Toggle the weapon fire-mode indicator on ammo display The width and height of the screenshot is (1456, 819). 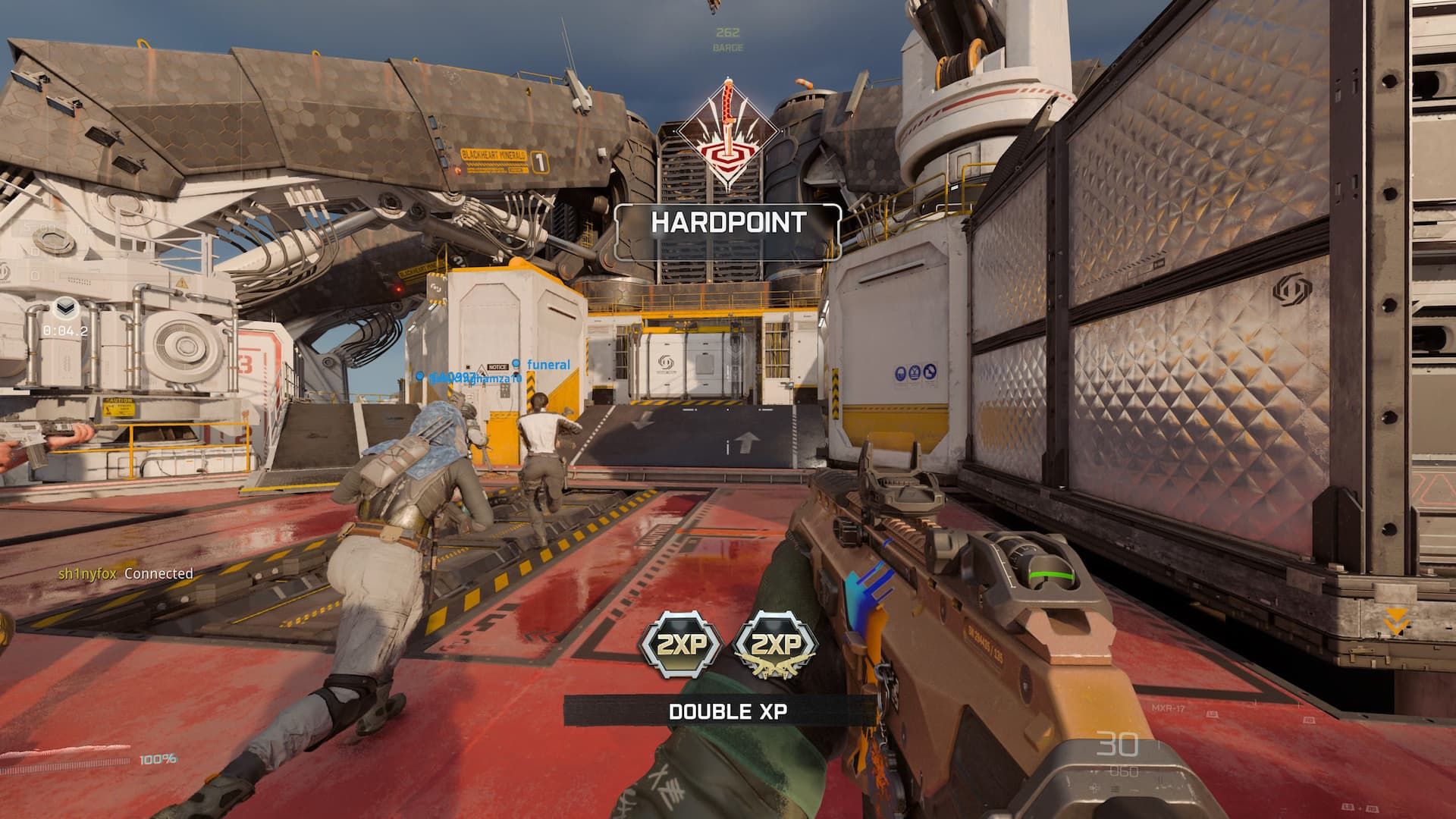(x=1115, y=789)
